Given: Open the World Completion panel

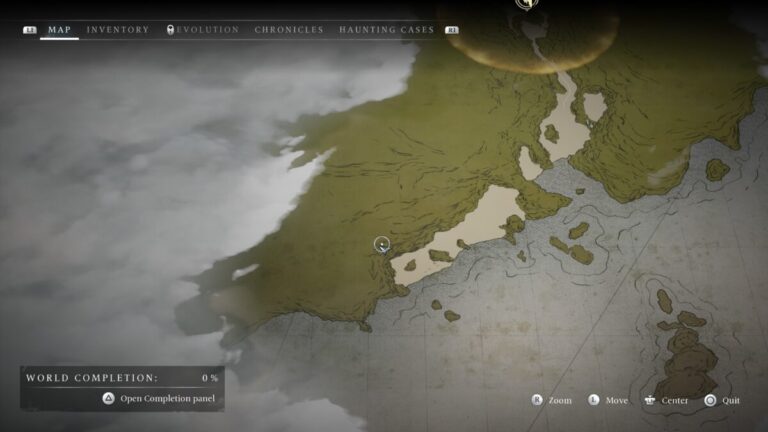Looking at the screenshot, I should 158,398.
